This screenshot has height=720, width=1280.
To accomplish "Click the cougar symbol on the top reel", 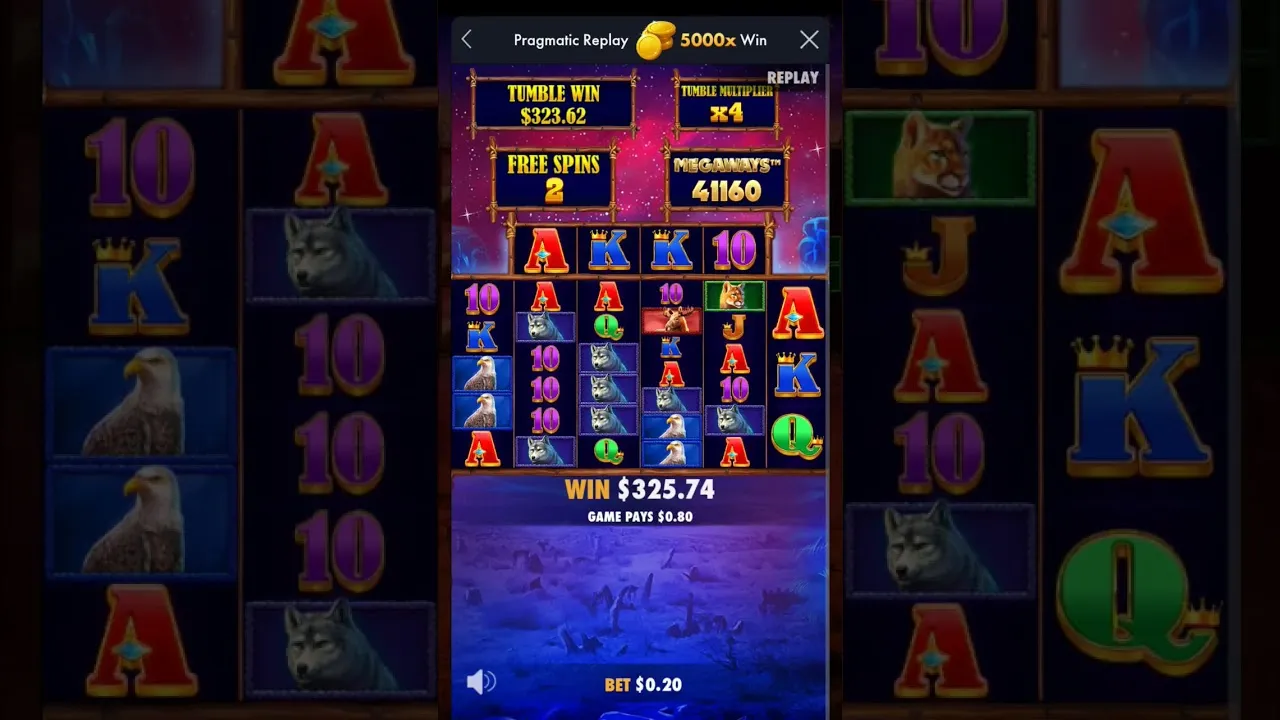I will click(x=735, y=295).
